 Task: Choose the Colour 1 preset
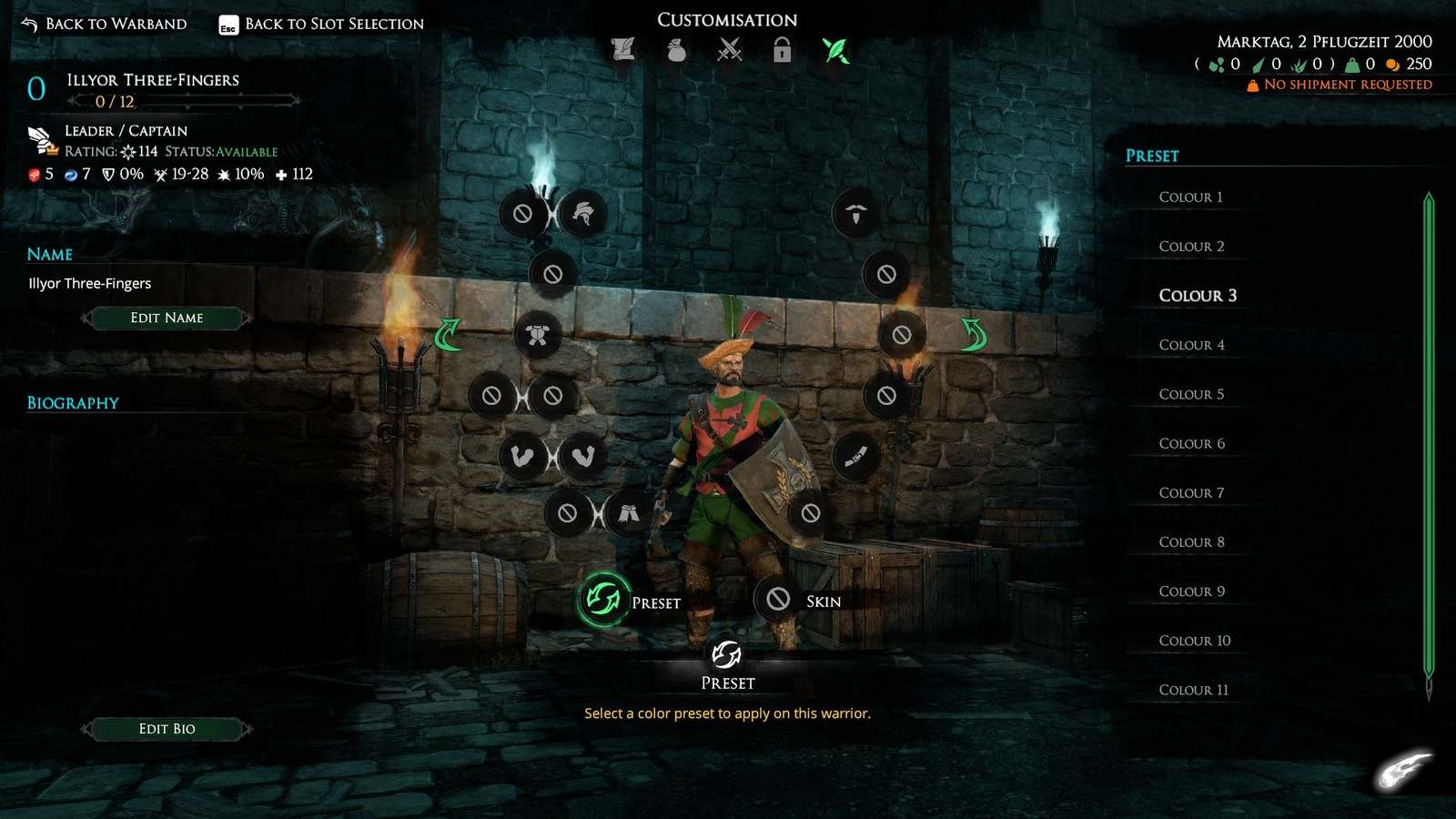tap(1190, 197)
